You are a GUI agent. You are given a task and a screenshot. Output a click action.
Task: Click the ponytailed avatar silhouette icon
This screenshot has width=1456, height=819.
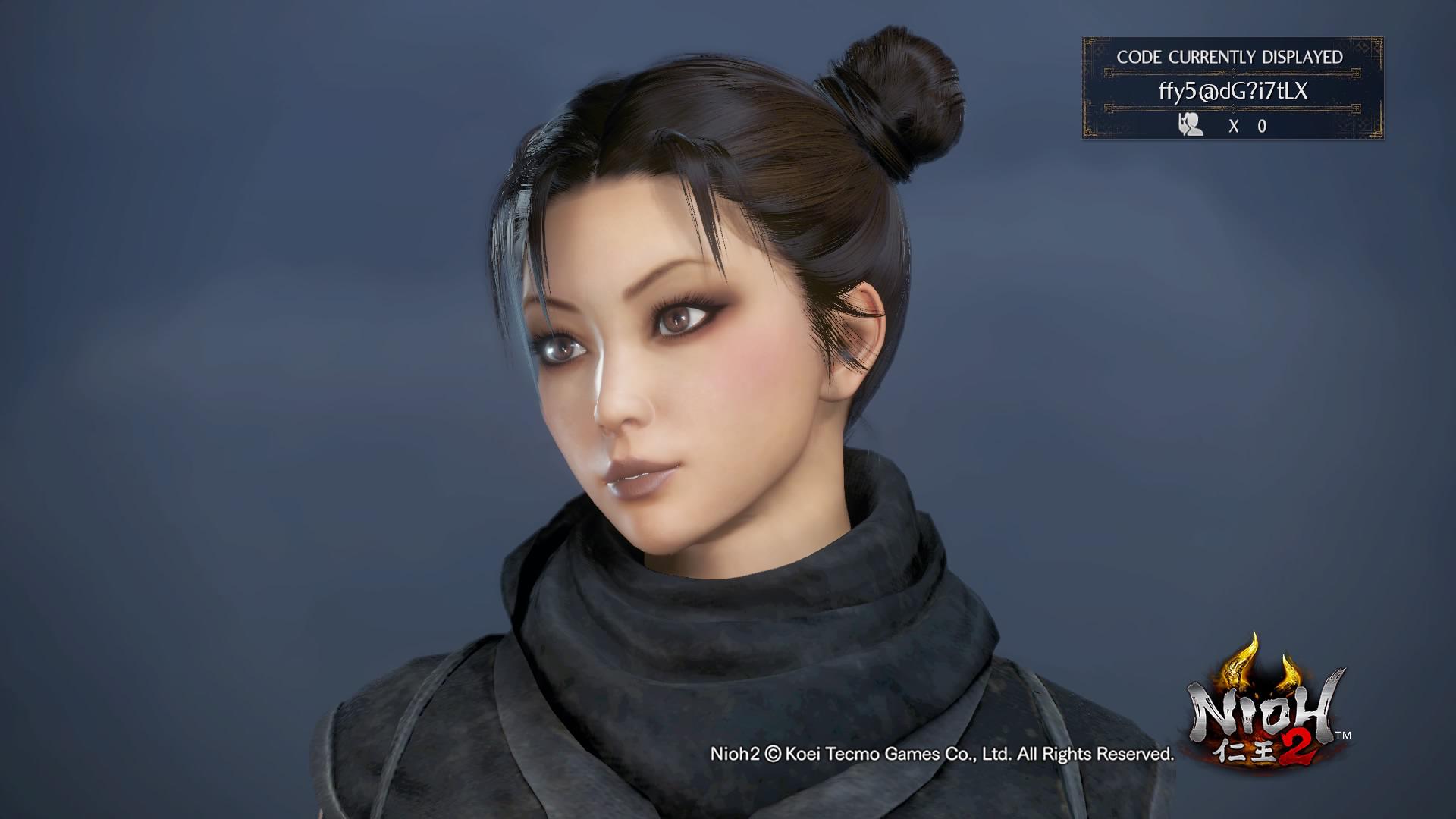click(1191, 125)
